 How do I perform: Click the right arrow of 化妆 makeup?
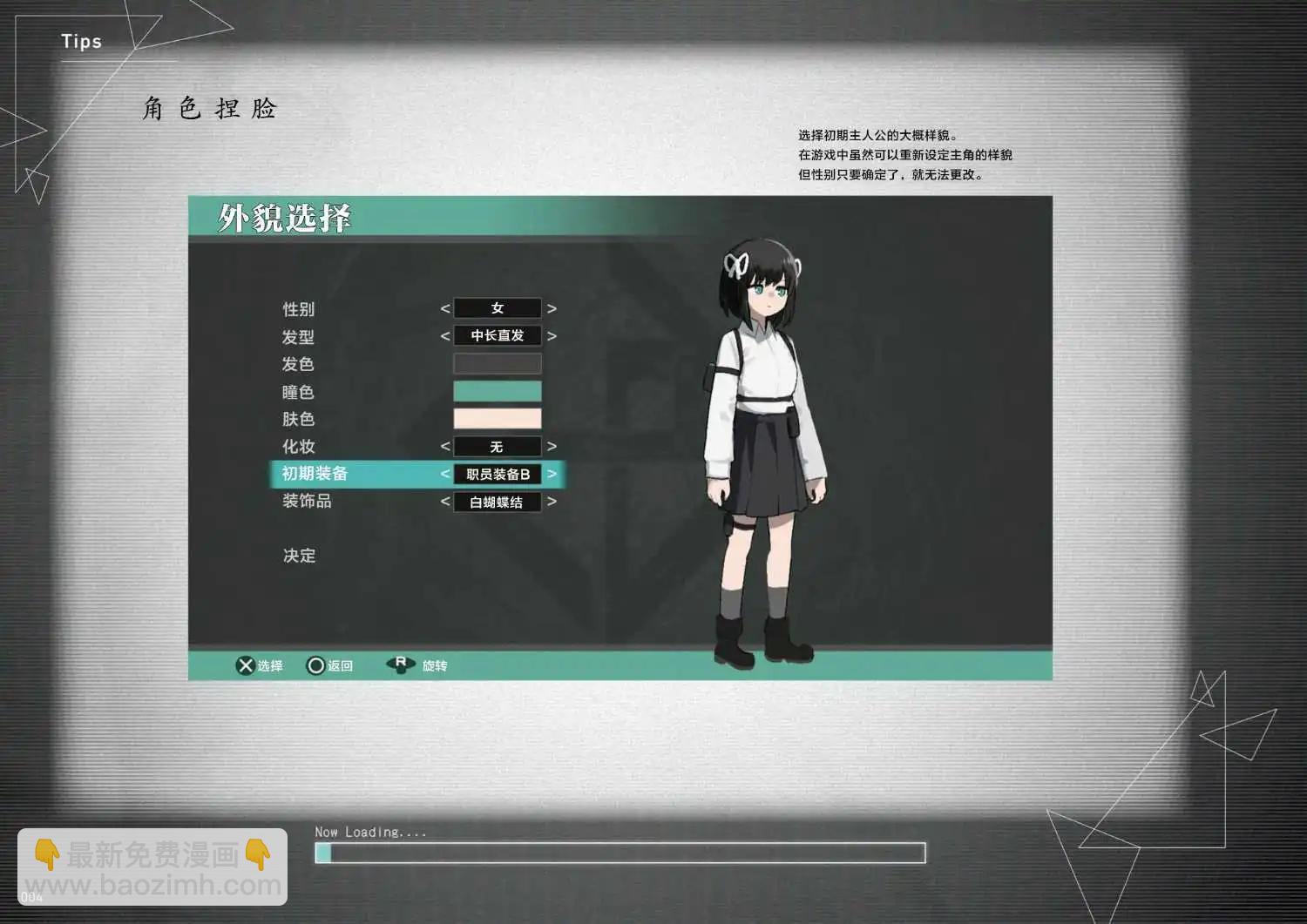552,447
